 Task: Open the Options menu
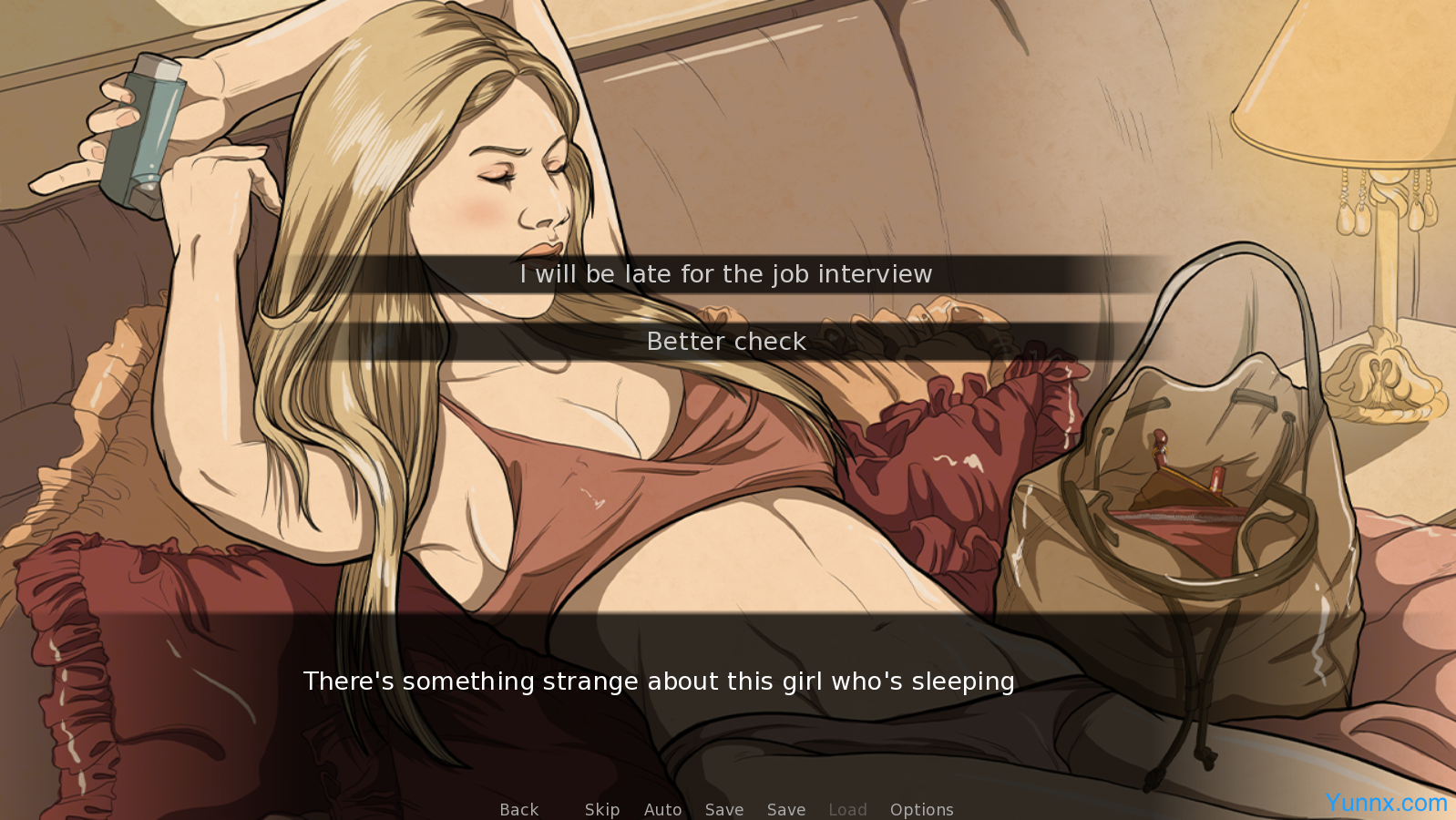point(921,809)
